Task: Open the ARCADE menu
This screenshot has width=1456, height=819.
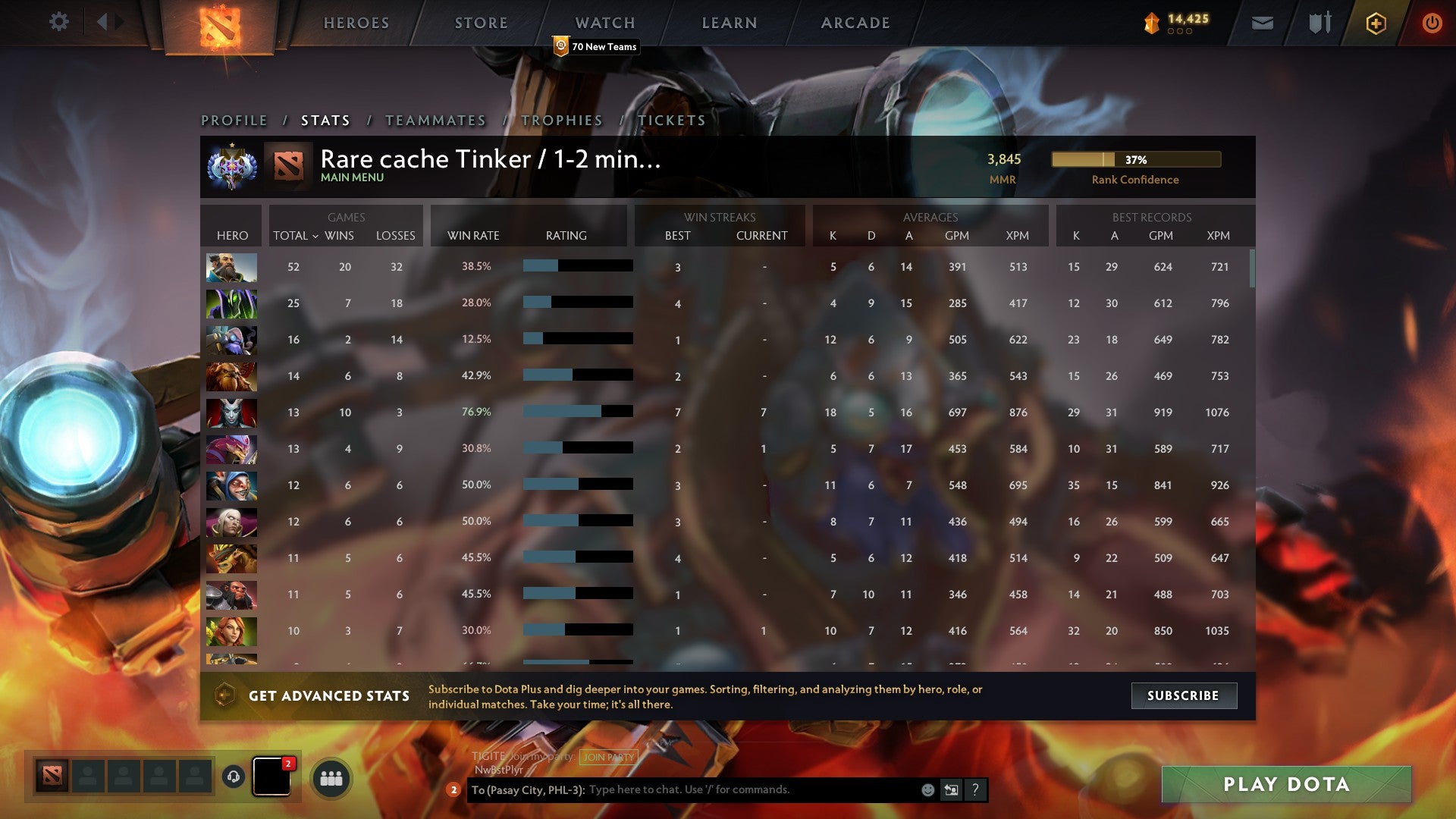Action: point(855,23)
